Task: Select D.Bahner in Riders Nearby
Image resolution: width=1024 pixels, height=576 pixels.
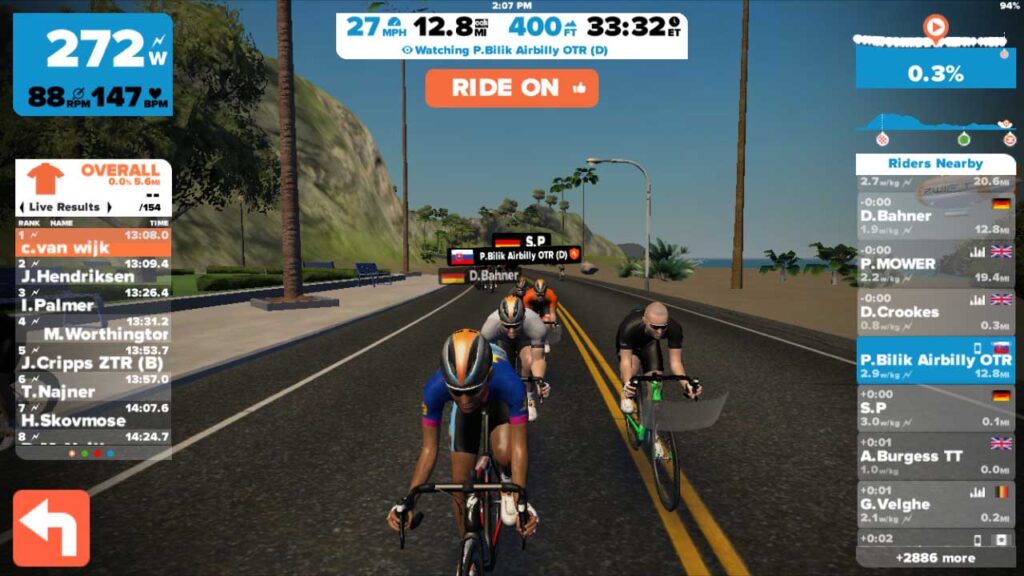Action: (935, 210)
